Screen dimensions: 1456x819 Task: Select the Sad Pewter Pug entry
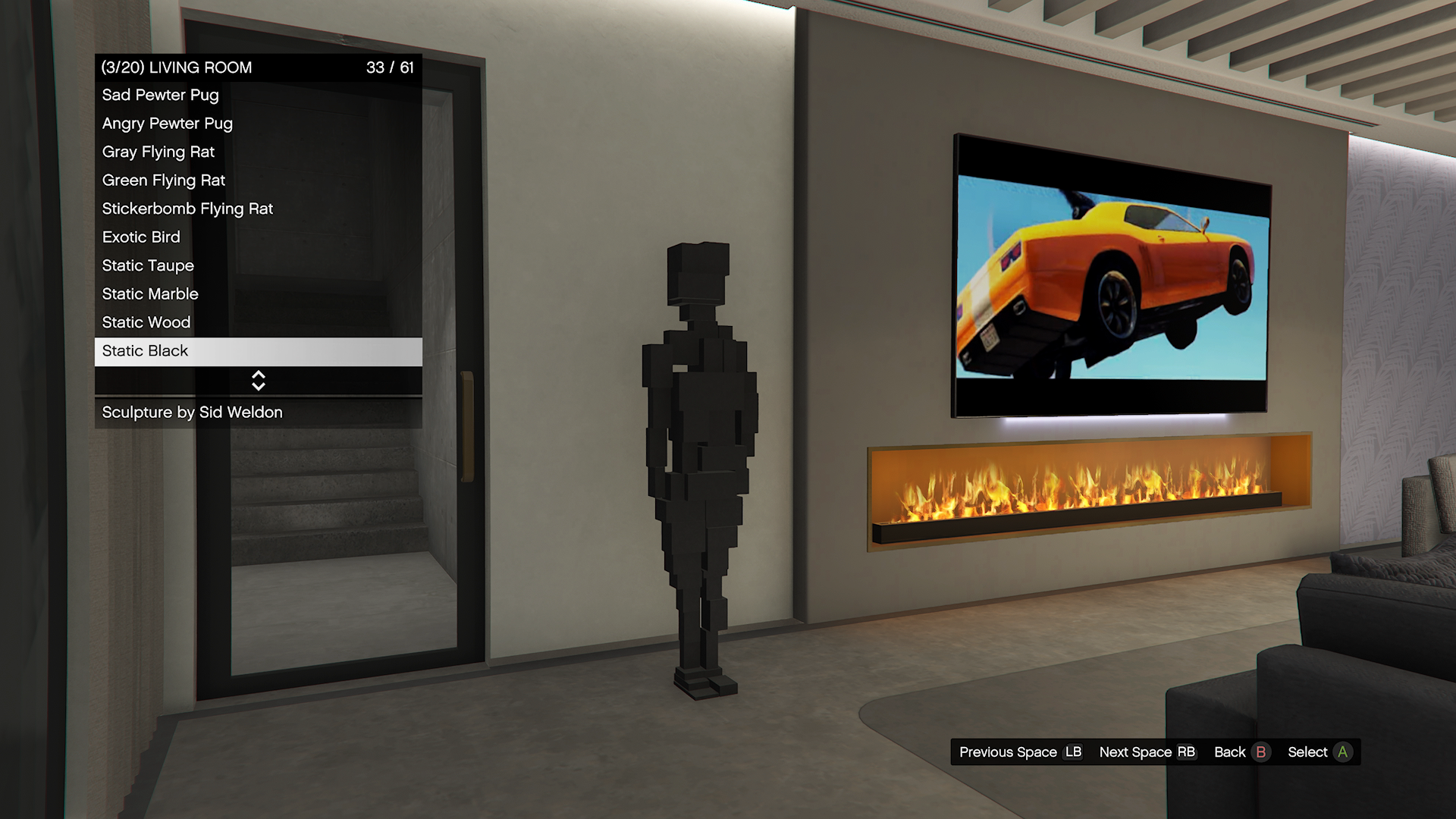pos(258,96)
